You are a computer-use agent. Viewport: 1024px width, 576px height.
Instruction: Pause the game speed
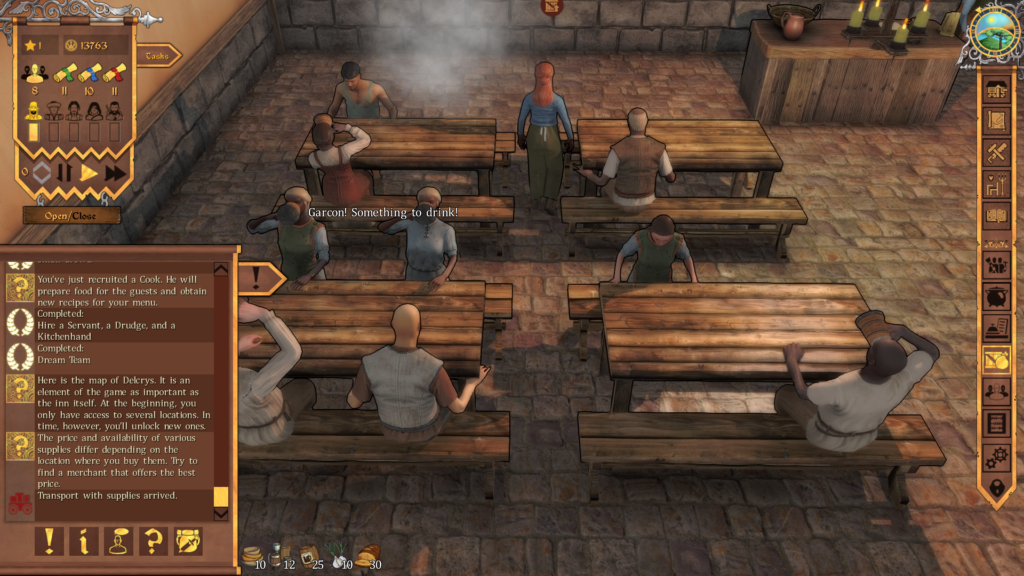tap(65, 172)
